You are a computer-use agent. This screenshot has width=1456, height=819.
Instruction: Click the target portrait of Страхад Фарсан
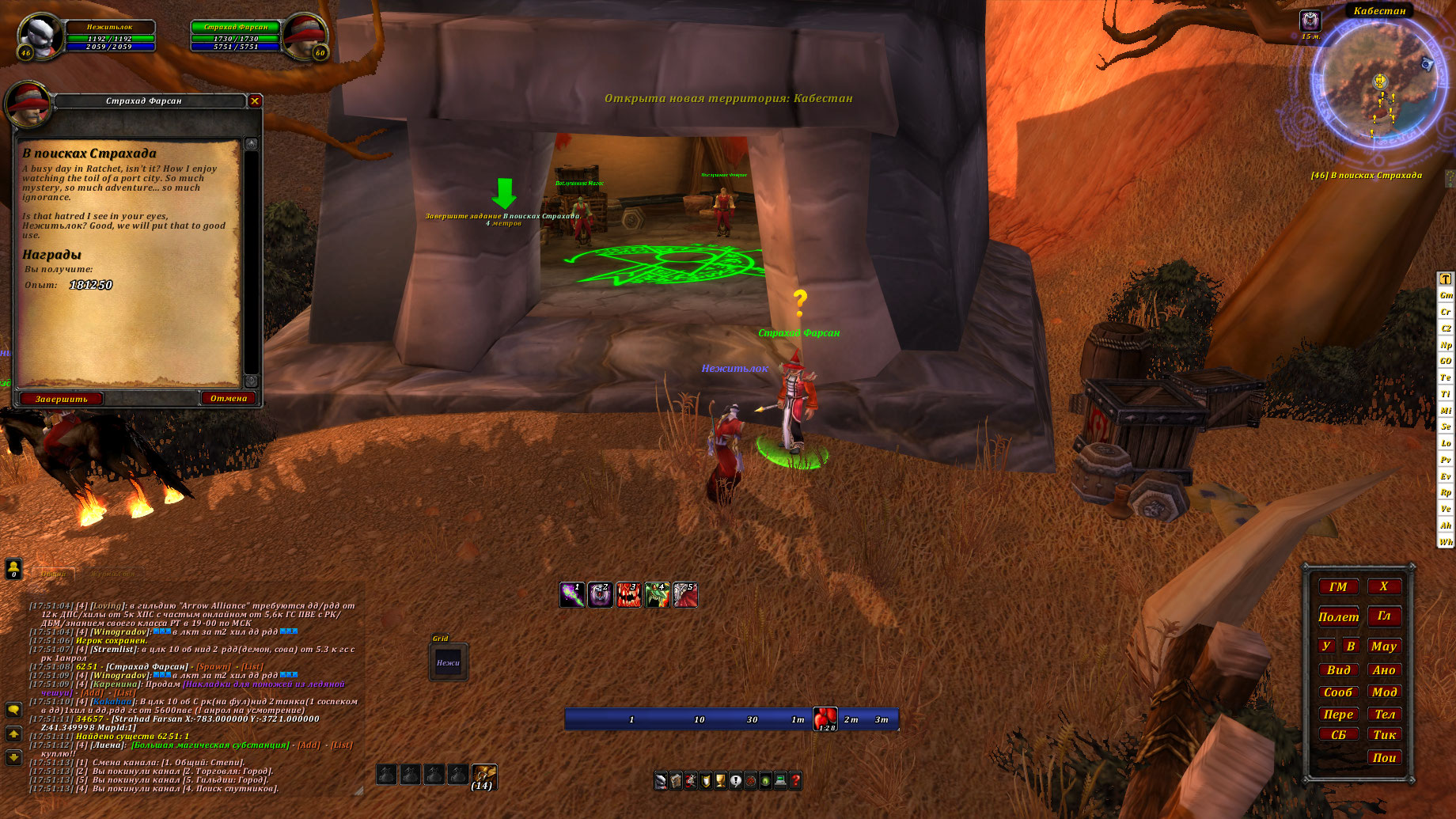[x=303, y=36]
